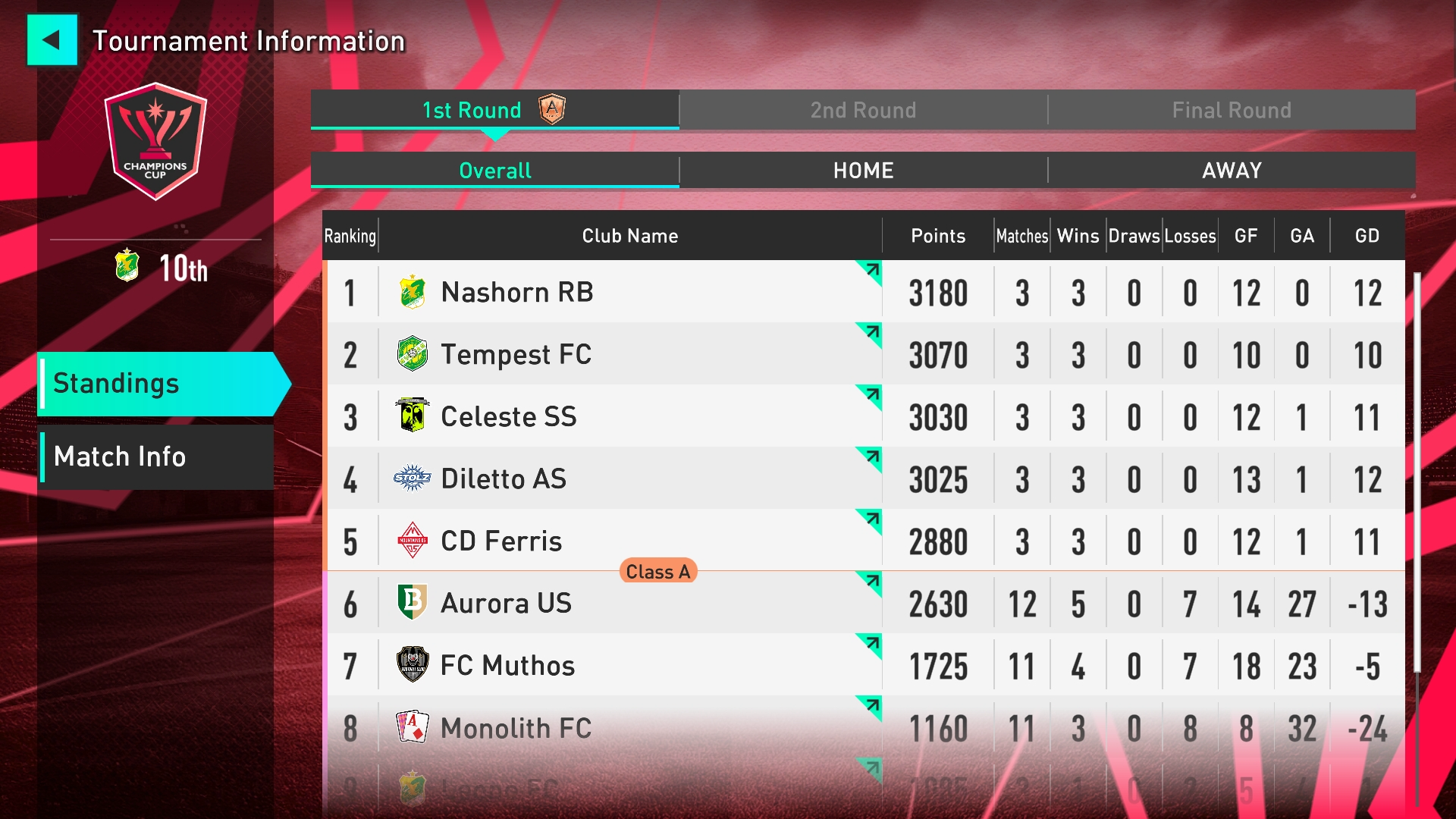Select the Class A badge beside 1st Round
The height and width of the screenshot is (819, 1456).
(552, 109)
